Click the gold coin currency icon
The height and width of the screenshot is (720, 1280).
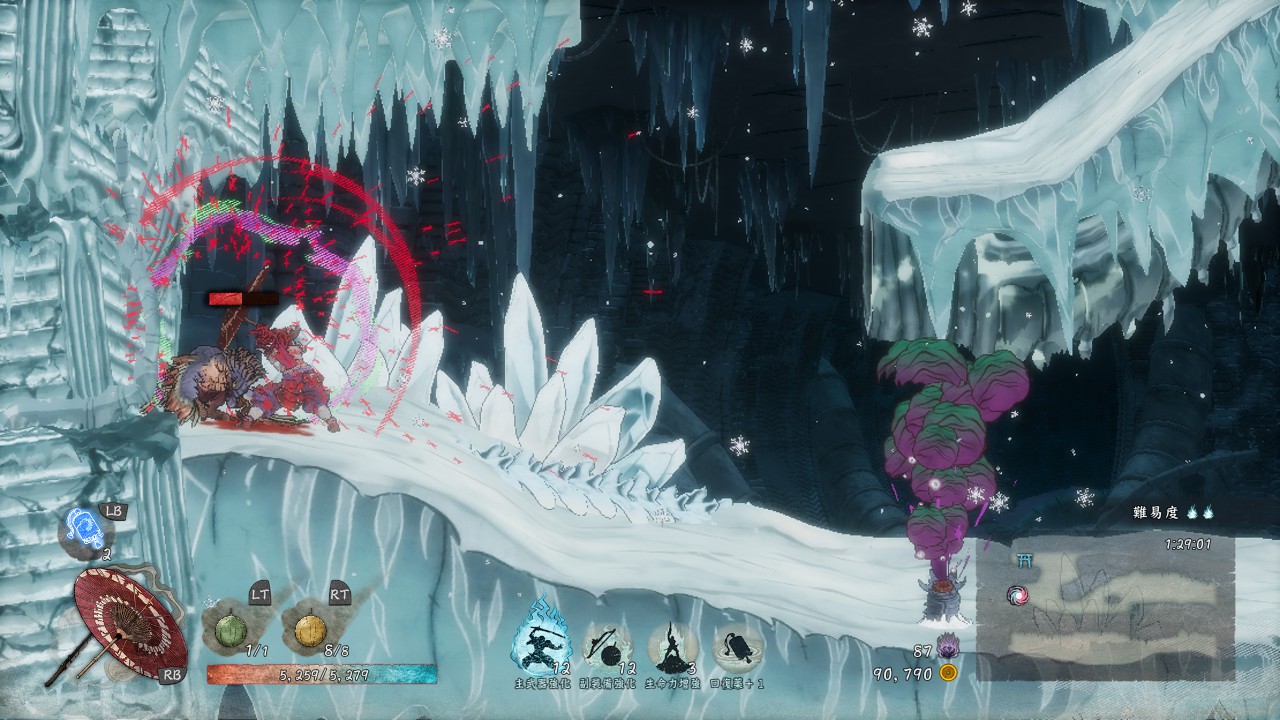[948, 673]
